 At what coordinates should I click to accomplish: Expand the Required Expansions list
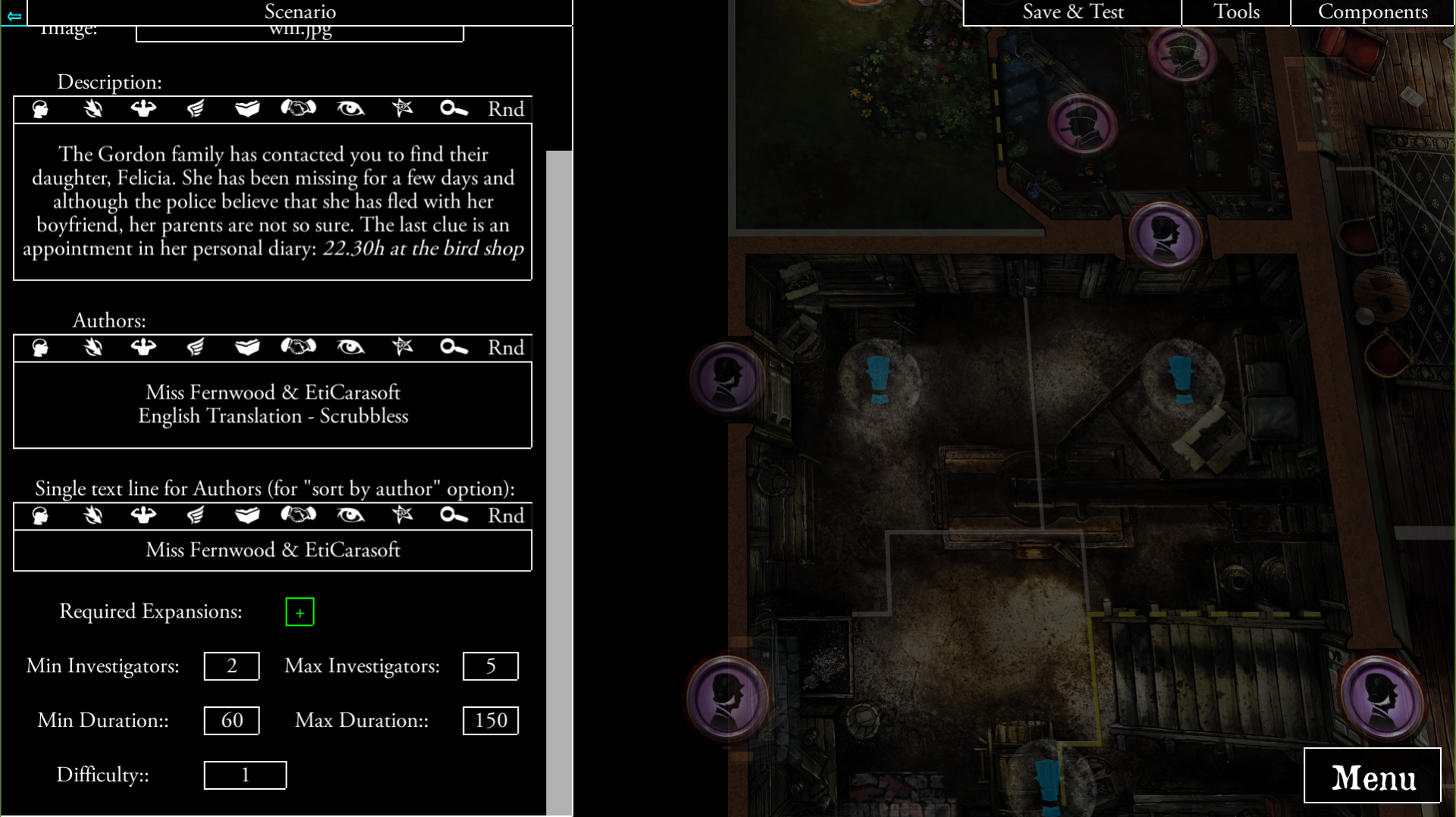pos(300,612)
